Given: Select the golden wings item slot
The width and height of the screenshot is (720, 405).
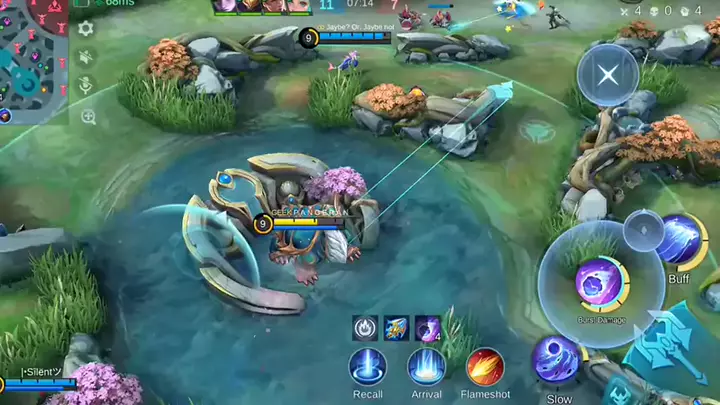Looking at the screenshot, I should coord(397,327).
